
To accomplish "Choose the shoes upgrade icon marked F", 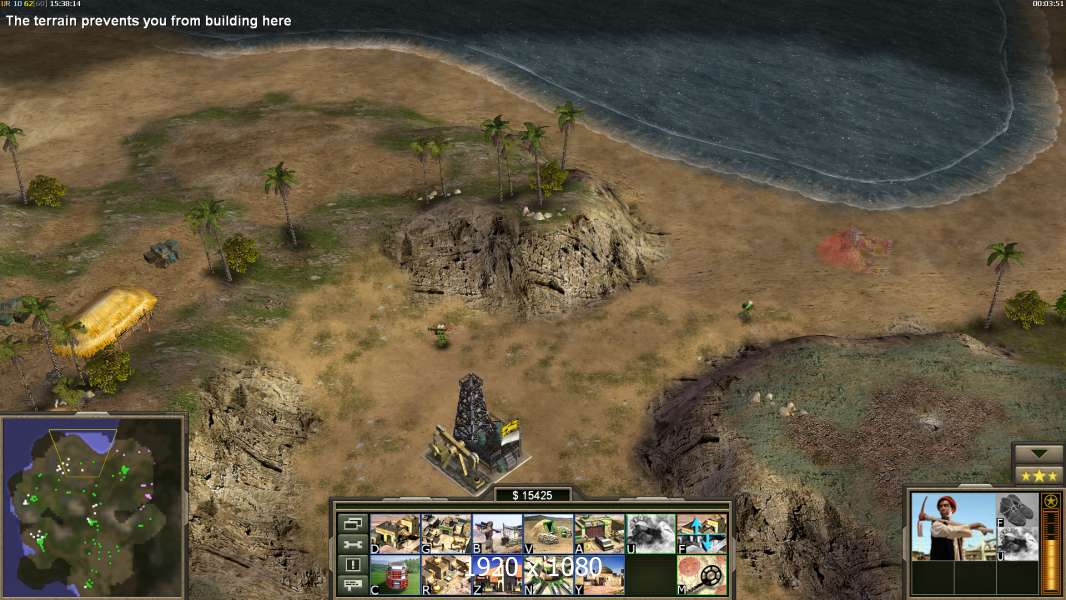I will (x=1018, y=509).
